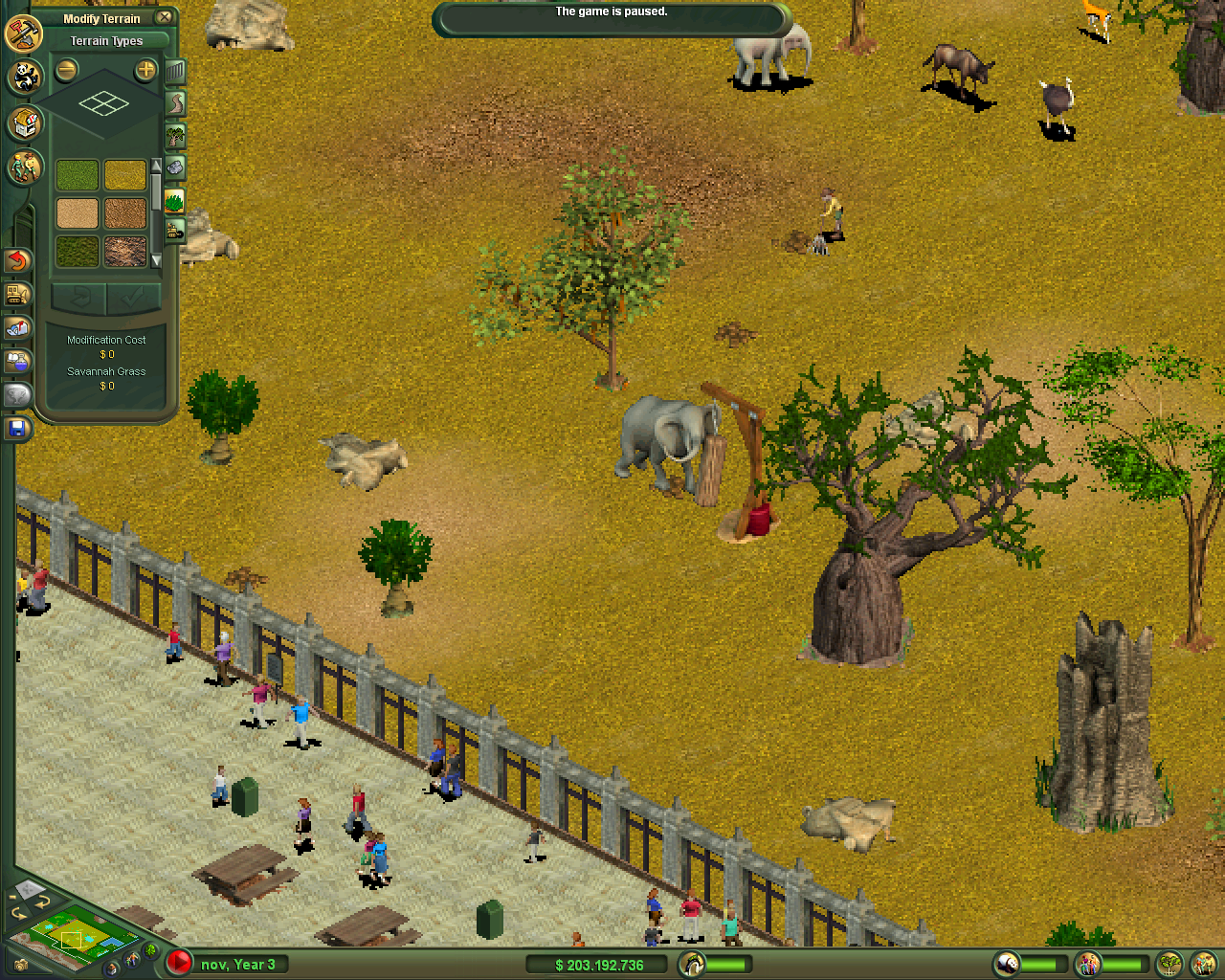1225x980 pixels.
Task: Take a snapshot using the camera icon
Action: pyautogui.click(x=20, y=967)
